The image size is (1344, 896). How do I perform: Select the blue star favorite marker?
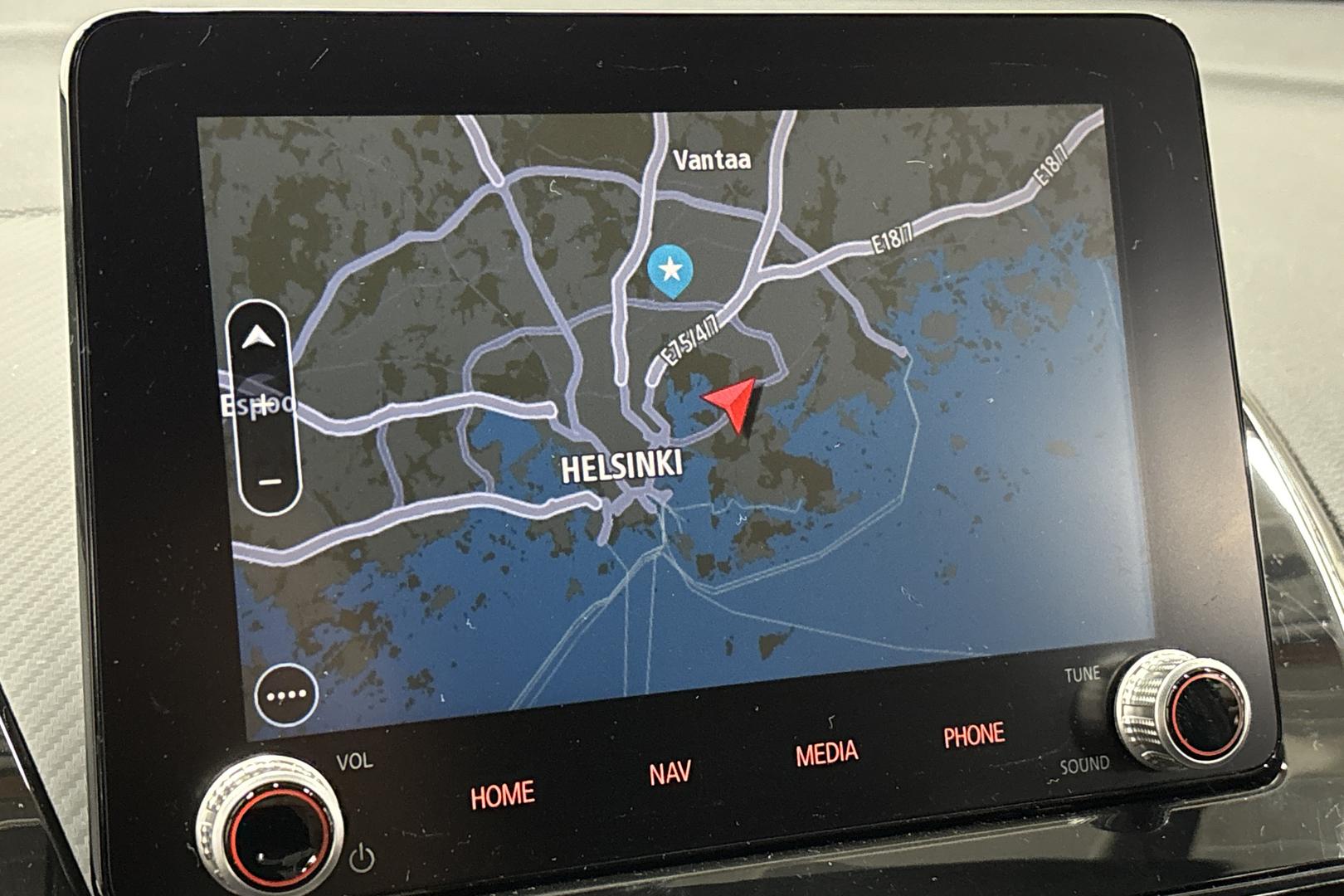coord(670,270)
